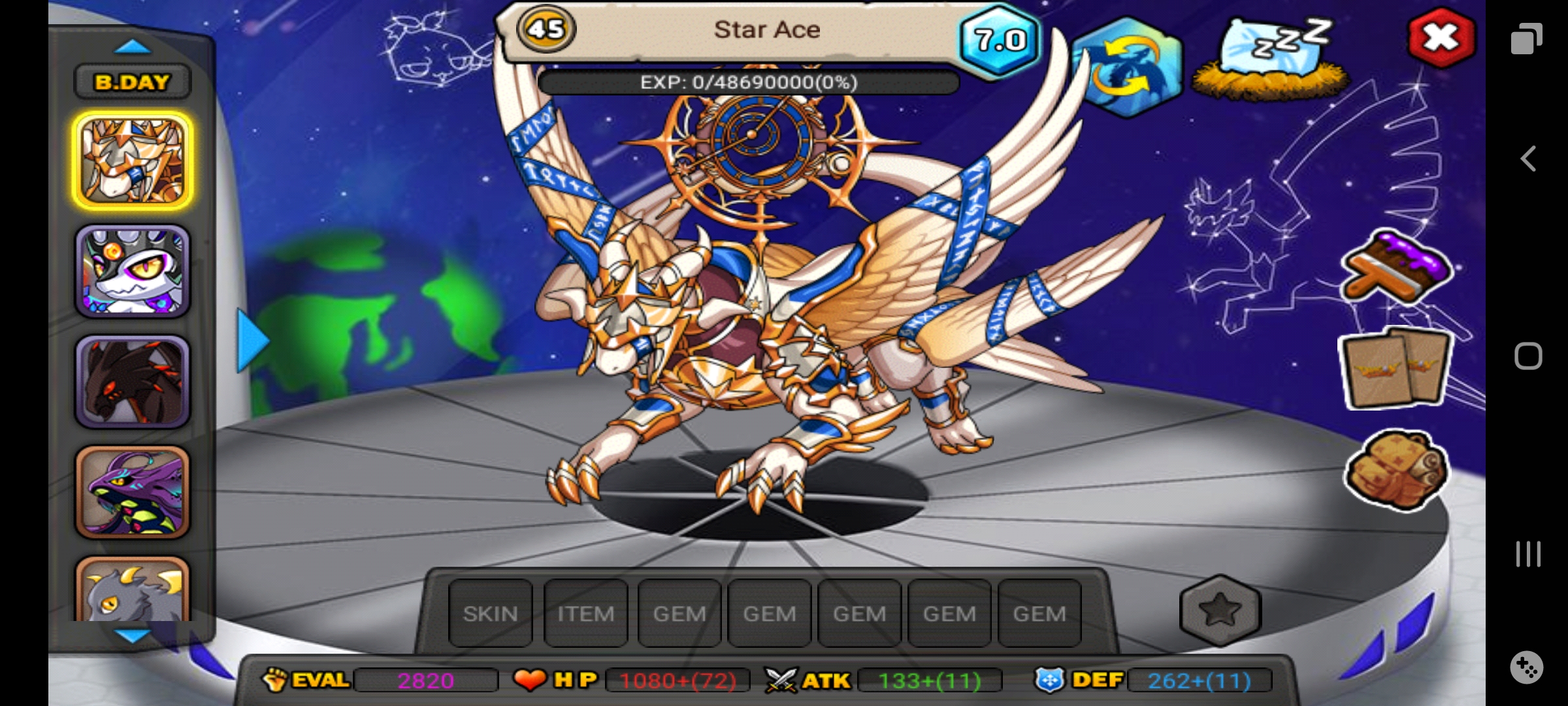Expand the side panel with blue arrow

coord(252,341)
